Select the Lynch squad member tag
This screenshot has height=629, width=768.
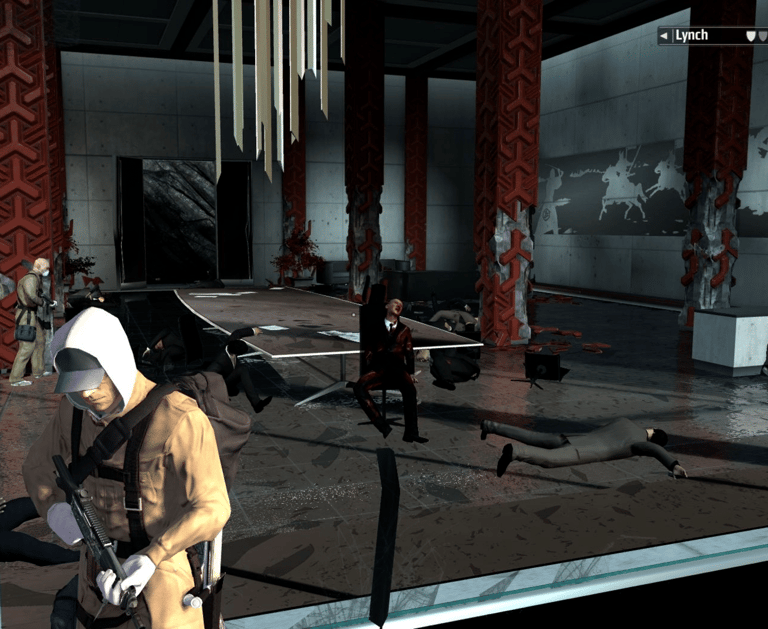[691, 36]
